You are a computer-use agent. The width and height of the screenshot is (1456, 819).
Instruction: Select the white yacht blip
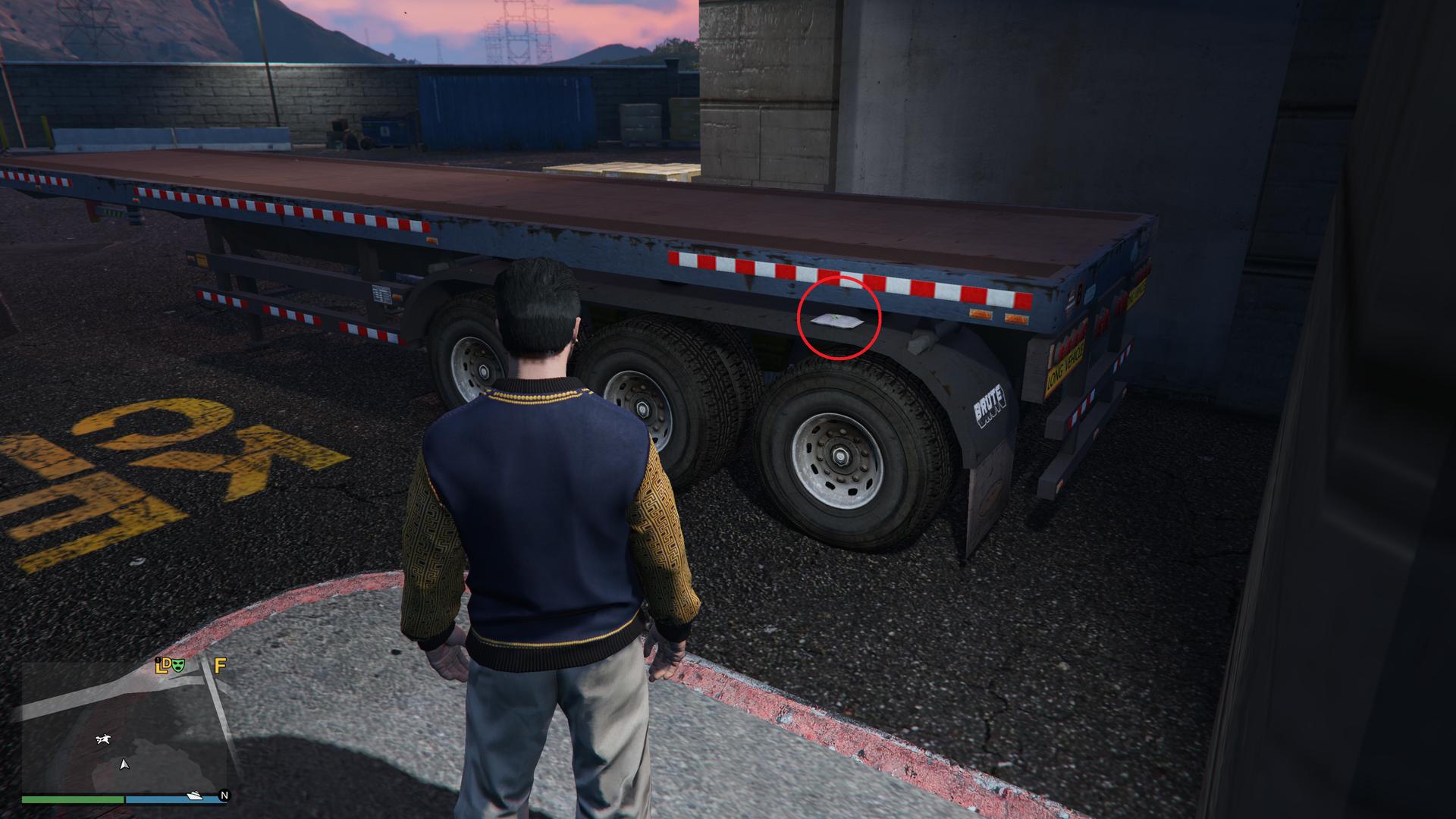(x=194, y=795)
